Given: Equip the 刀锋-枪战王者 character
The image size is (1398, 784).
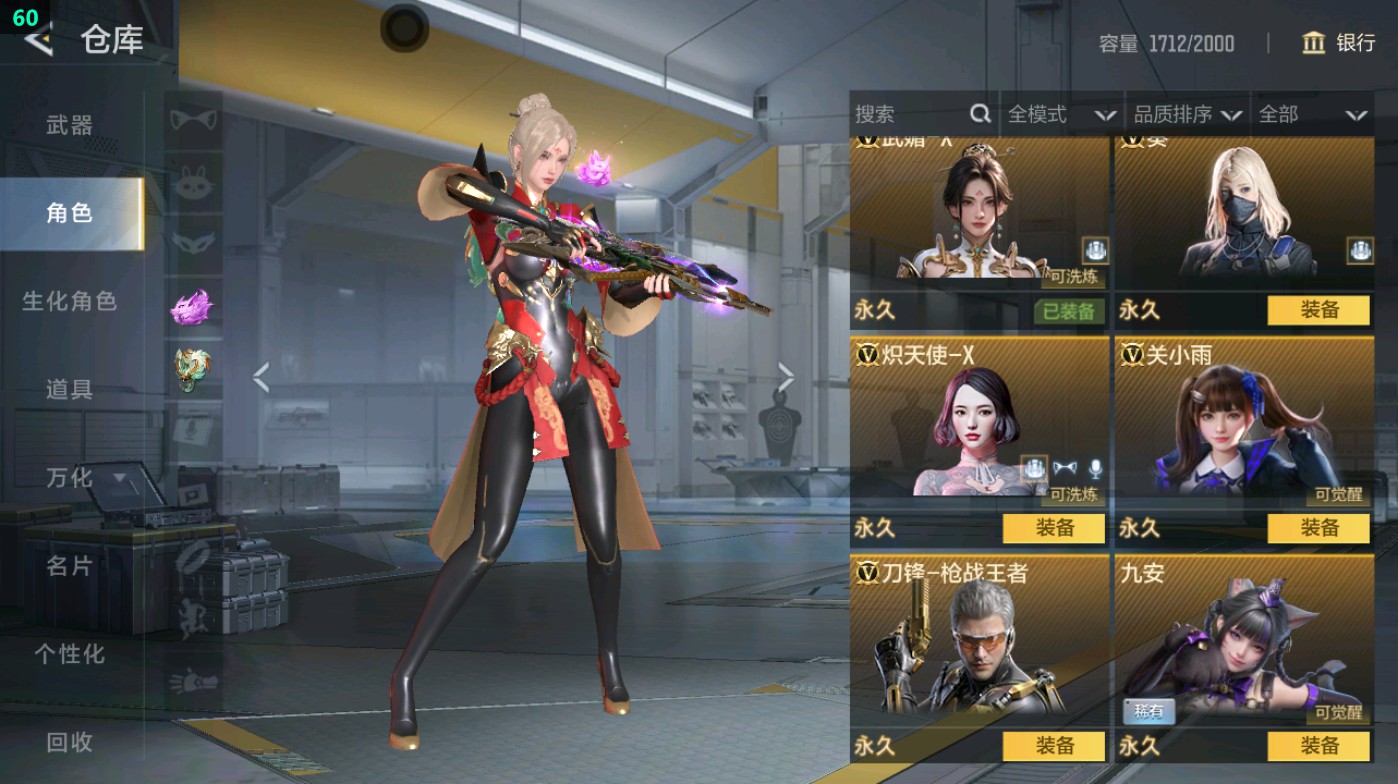Looking at the screenshot, I should [1054, 746].
